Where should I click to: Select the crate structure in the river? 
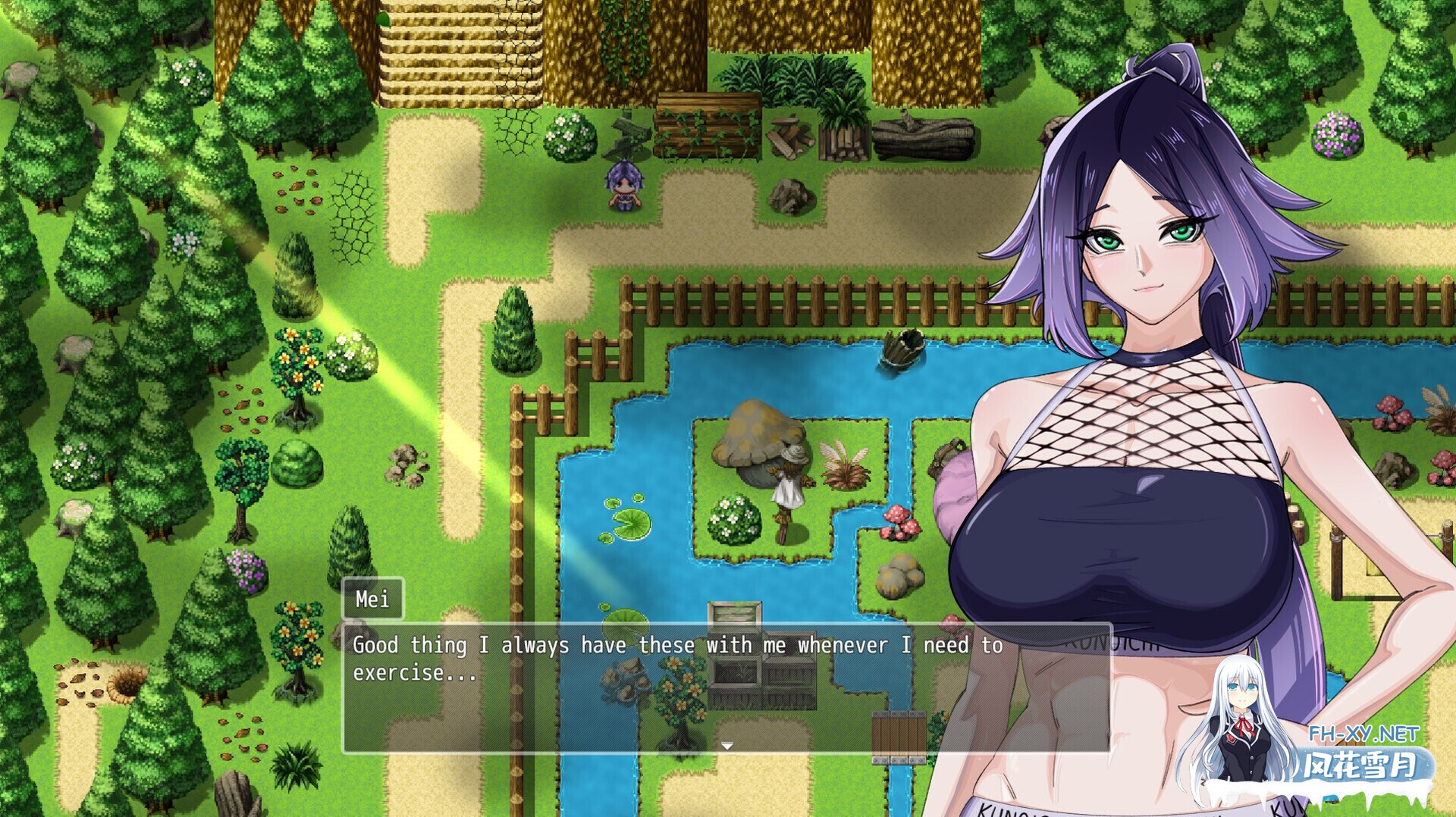pos(736,644)
